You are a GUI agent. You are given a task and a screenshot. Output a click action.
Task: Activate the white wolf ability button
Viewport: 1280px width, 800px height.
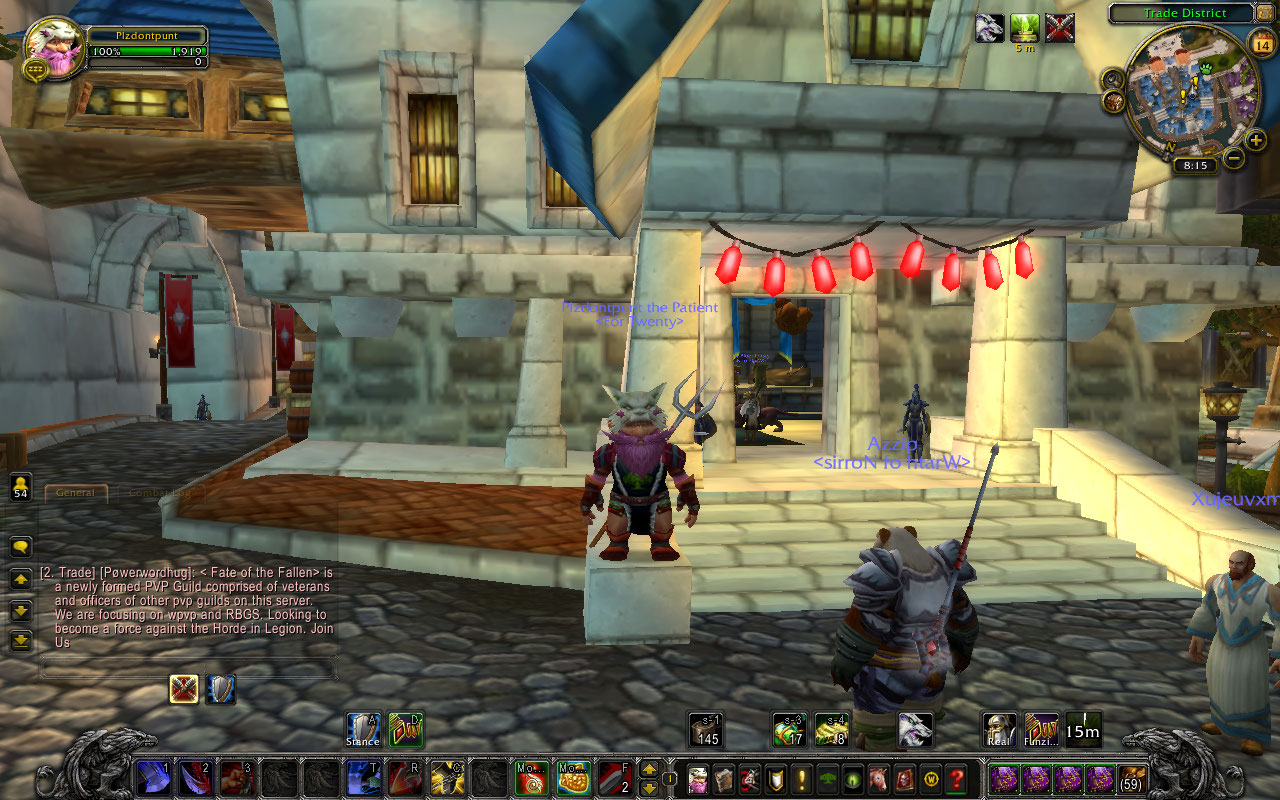tap(915, 729)
